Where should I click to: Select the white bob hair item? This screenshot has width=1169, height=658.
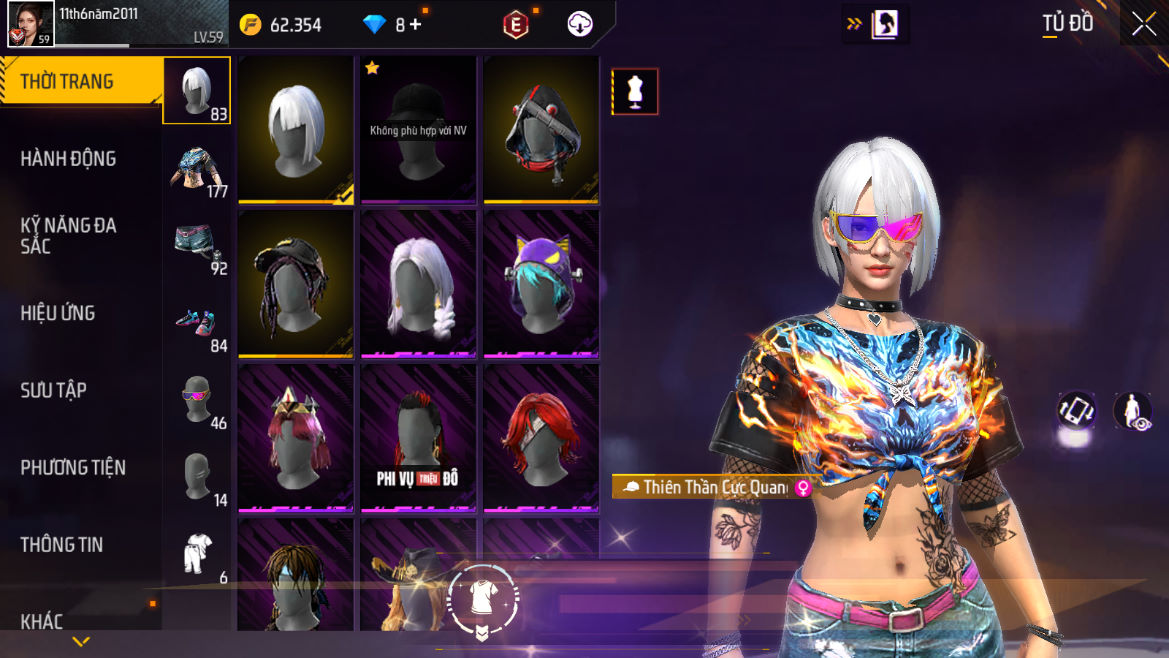(296, 128)
